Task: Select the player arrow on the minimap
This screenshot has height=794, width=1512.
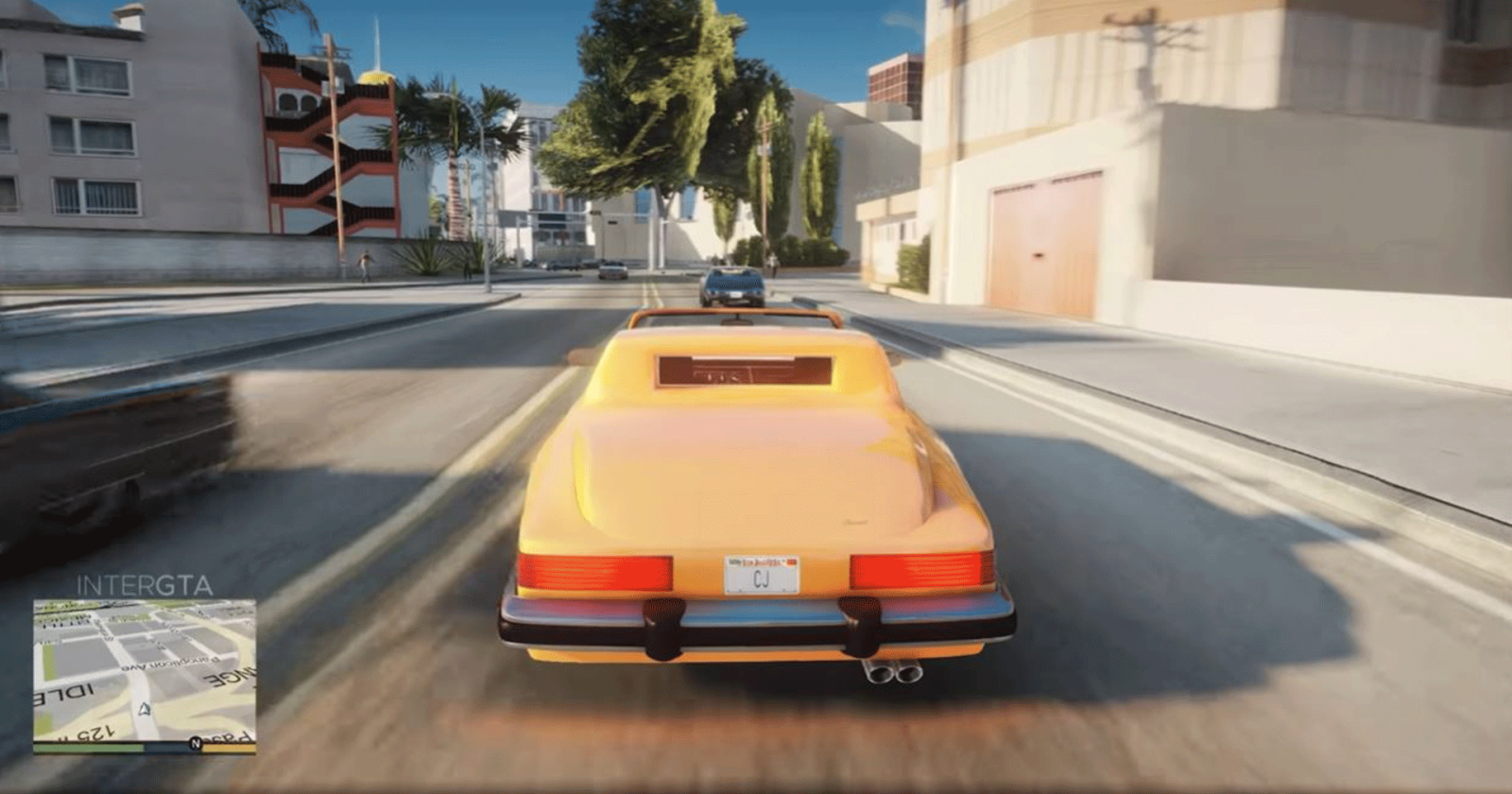Action: point(144,711)
